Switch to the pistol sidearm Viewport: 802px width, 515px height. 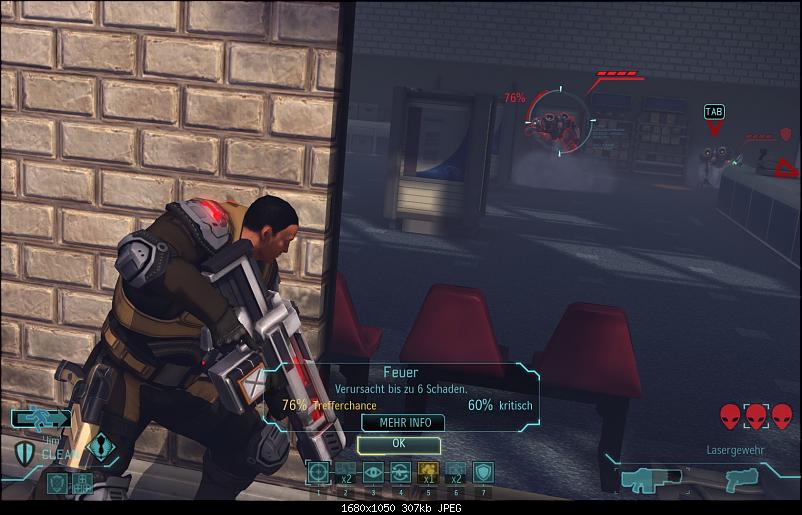coord(744,479)
